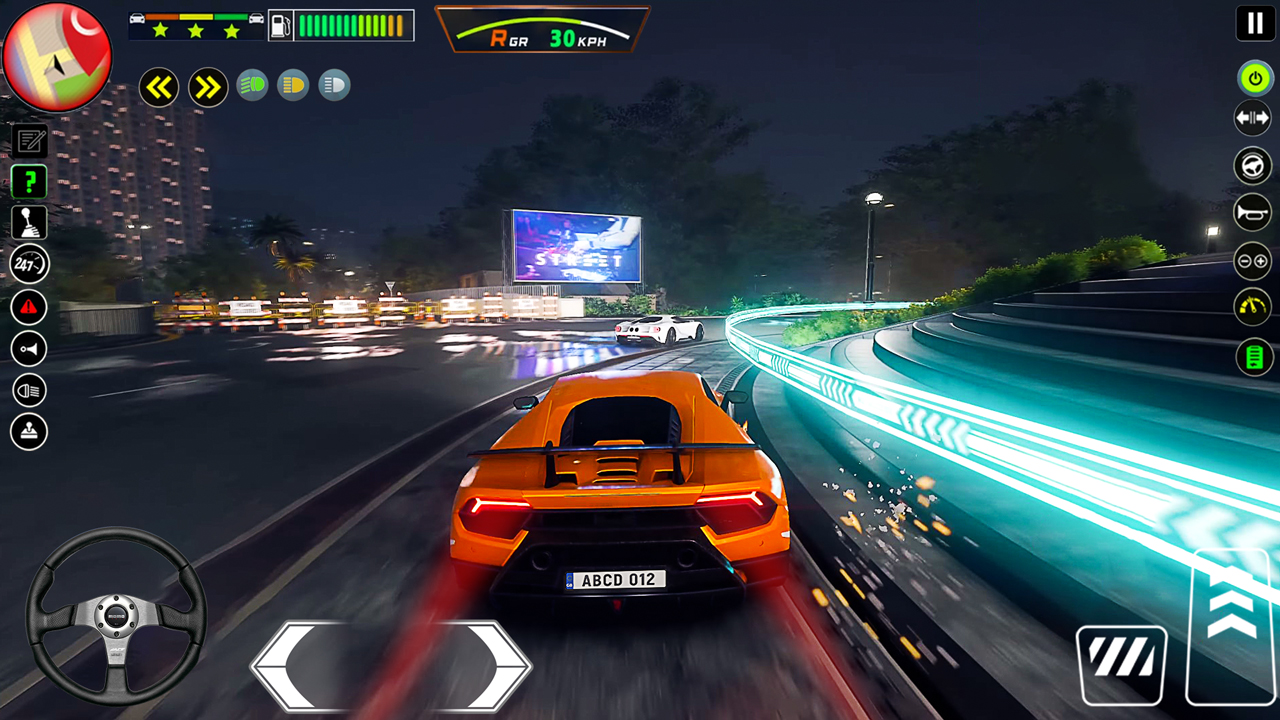Sound the horn using the trumpet icon

pos(1253,212)
